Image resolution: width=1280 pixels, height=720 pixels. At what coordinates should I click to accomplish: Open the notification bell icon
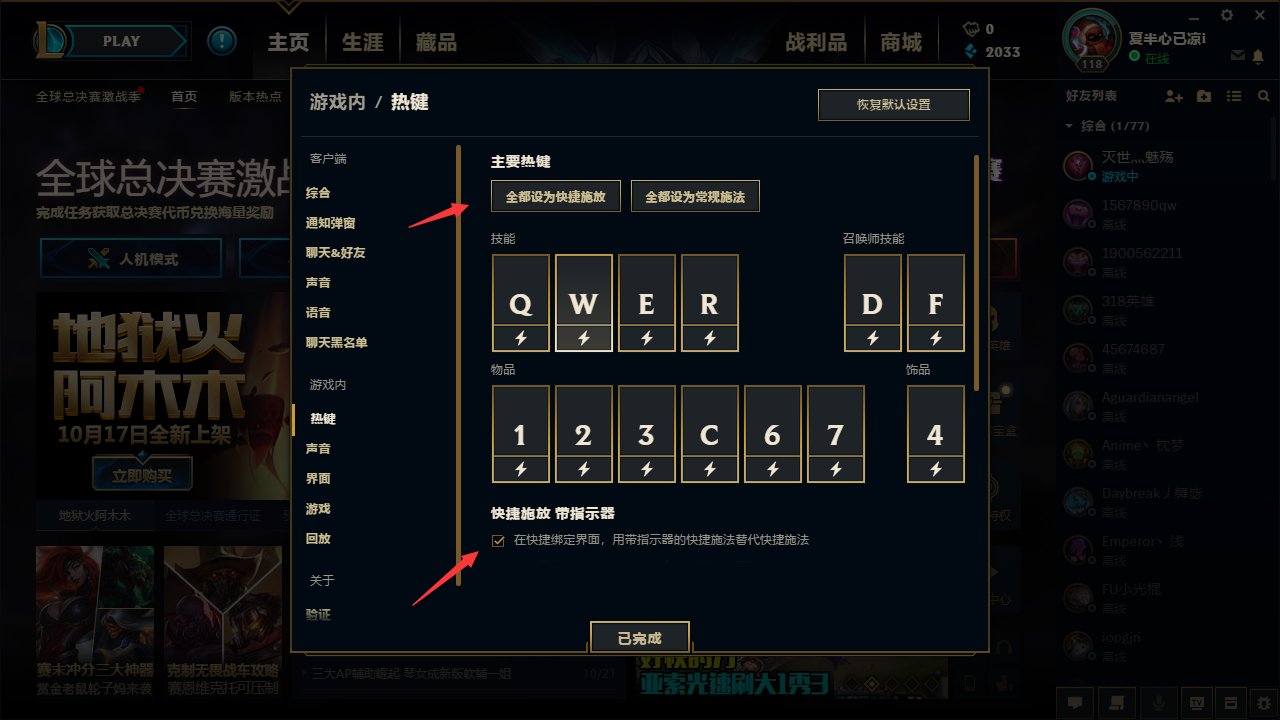pyautogui.click(x=1259, y=57)
